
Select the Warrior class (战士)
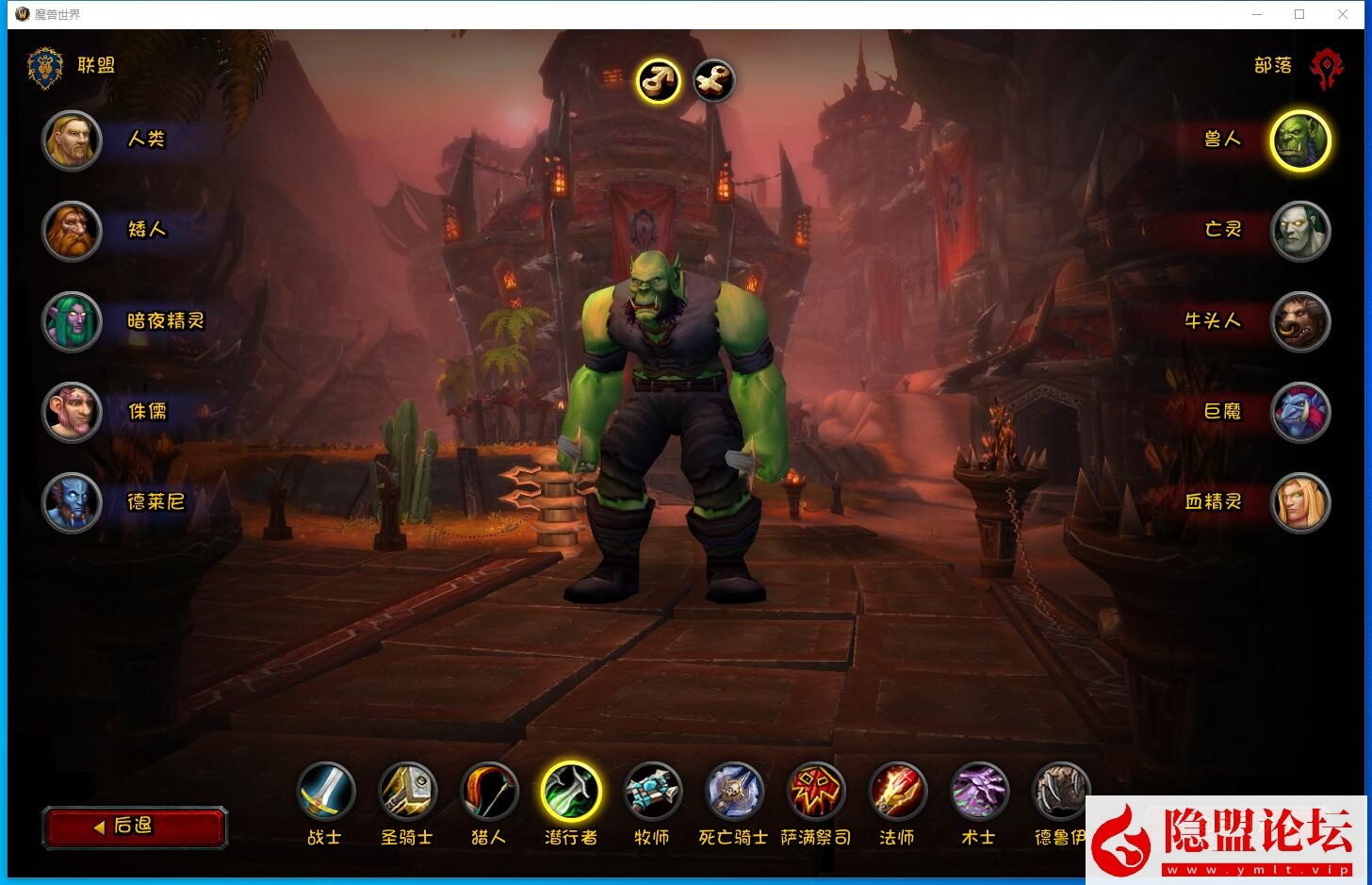(326, 792)
